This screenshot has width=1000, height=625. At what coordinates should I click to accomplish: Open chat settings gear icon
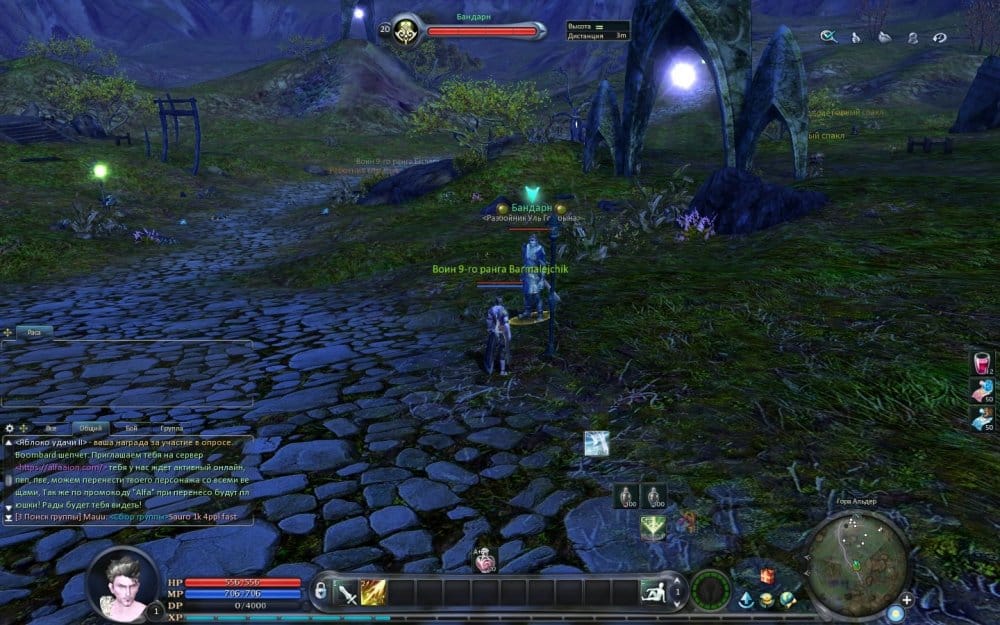coord(10,428)
